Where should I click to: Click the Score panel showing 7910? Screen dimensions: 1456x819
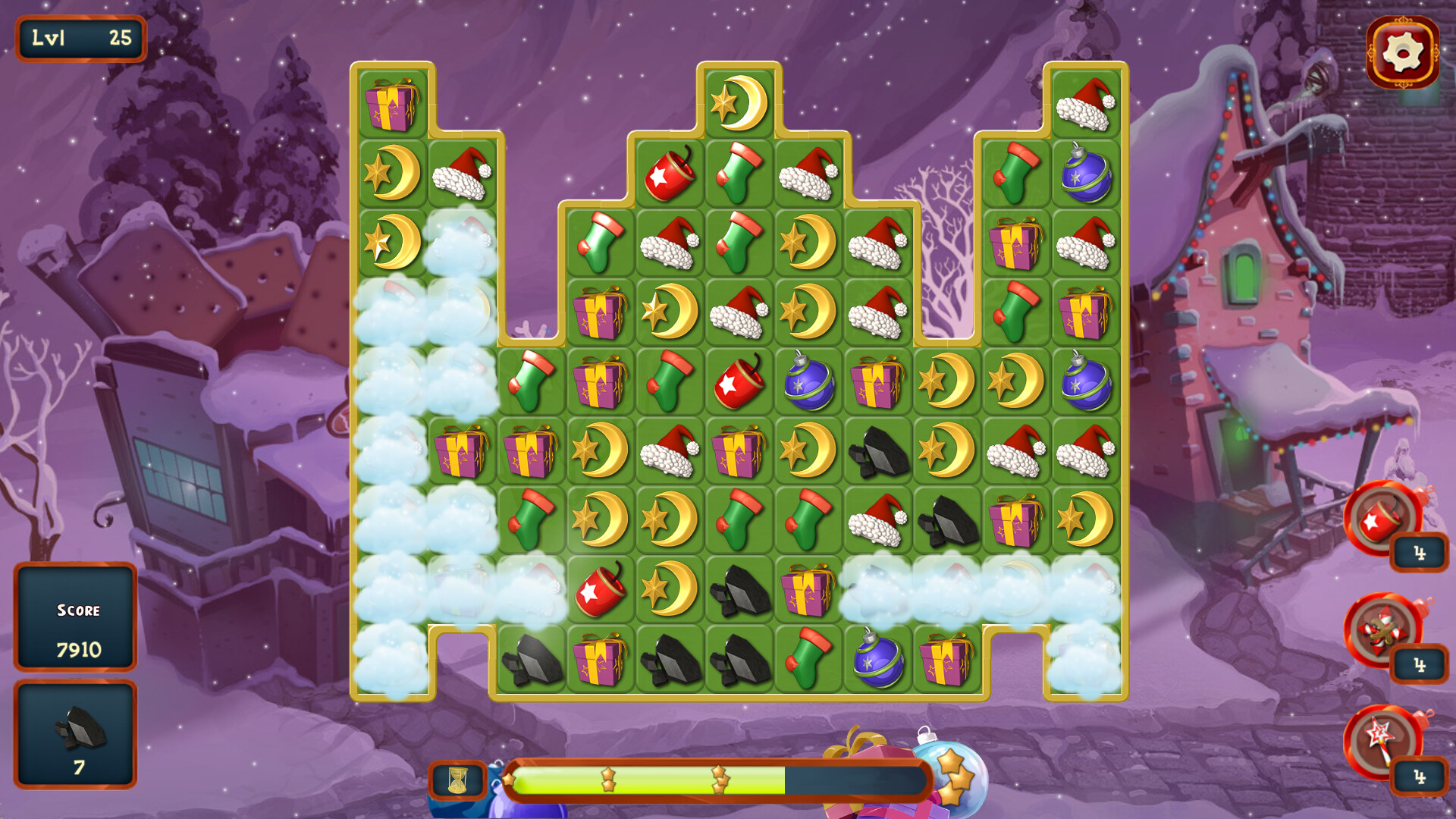click(x=76, y=618)
